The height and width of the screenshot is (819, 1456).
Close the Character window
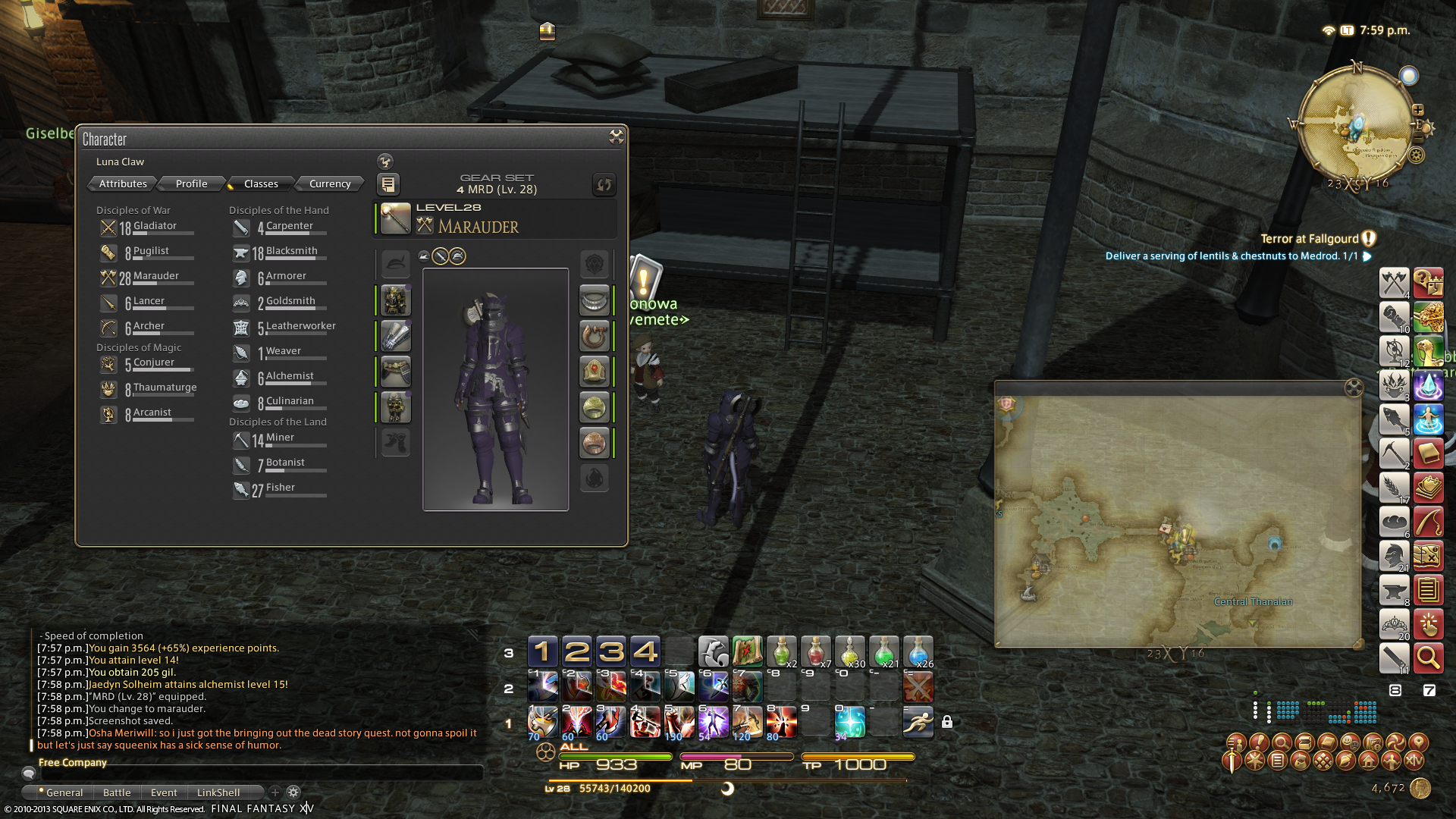pos(616,136)
